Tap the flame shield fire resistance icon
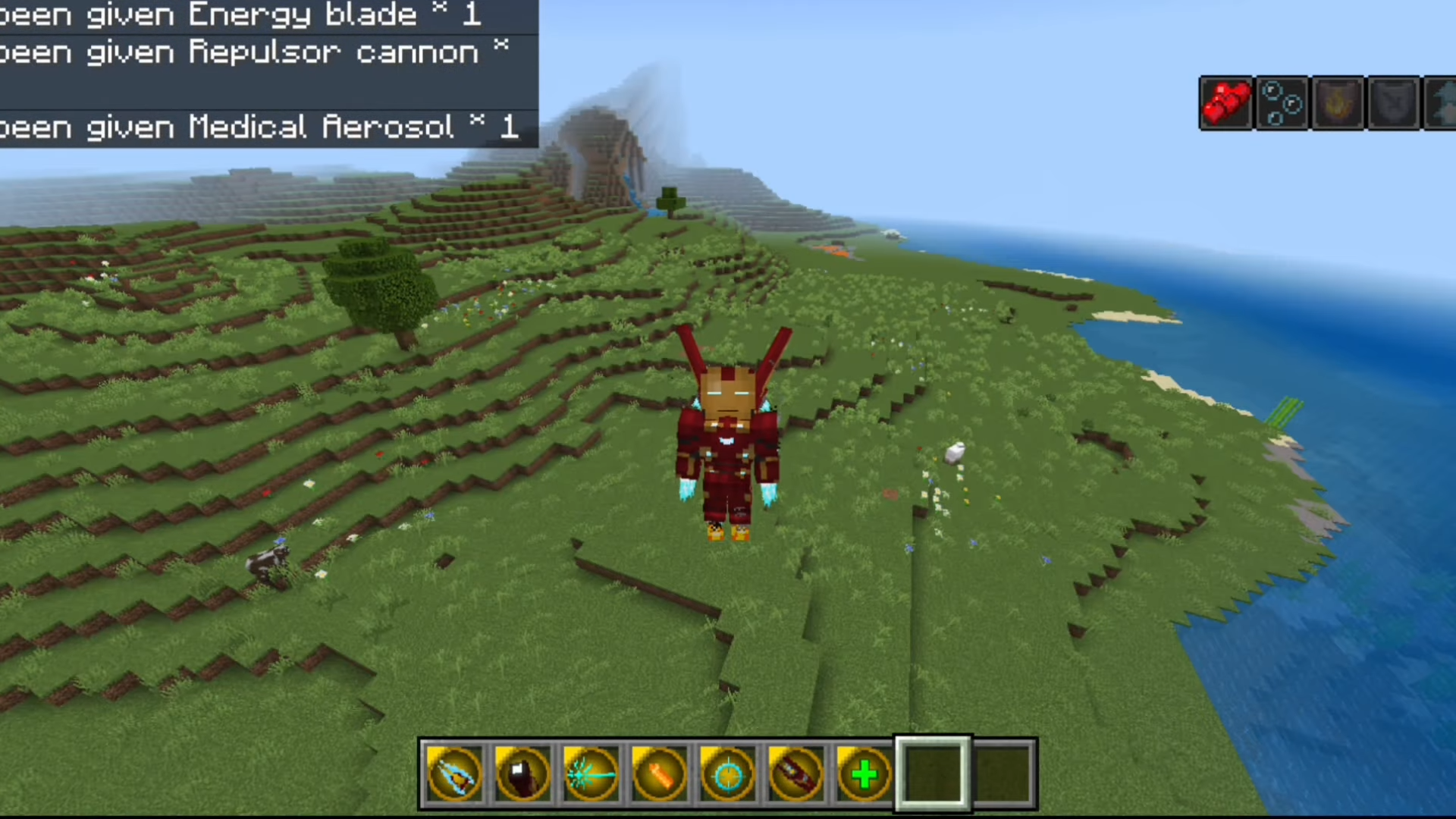 tap(1338, 103)
